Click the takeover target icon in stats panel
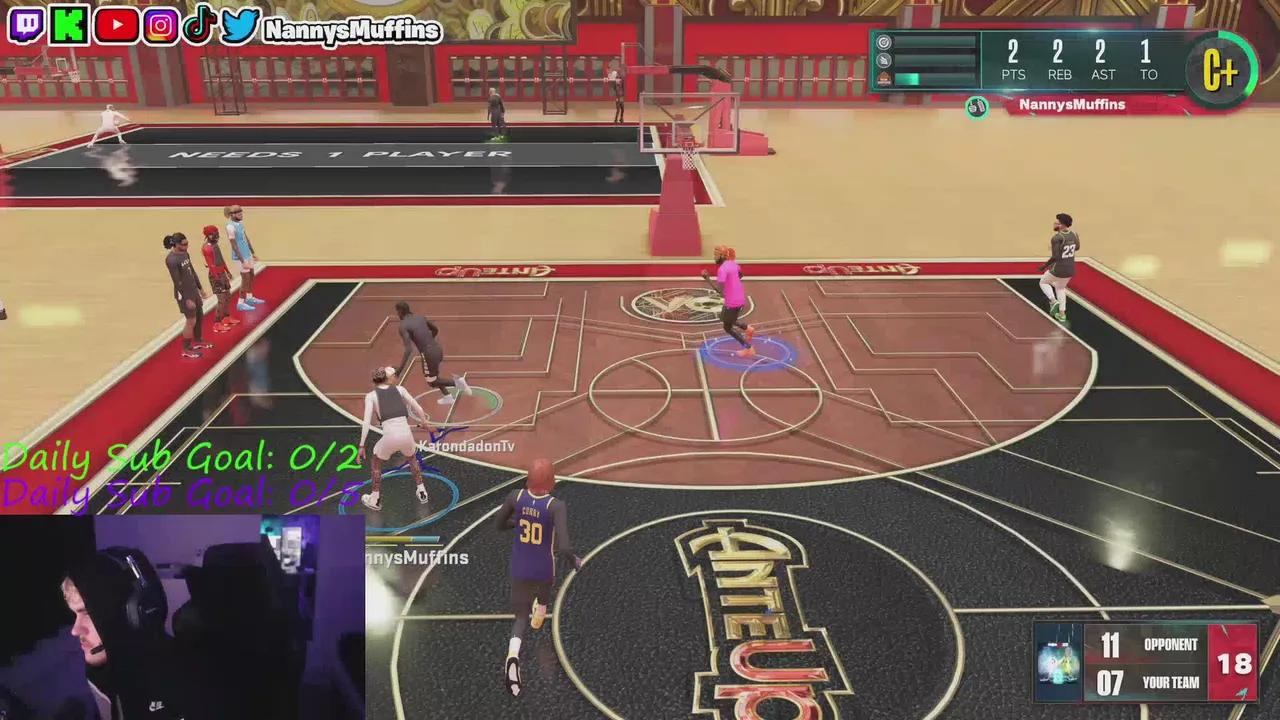Viewport: 1280px width, 720px height. coord(883,43)
